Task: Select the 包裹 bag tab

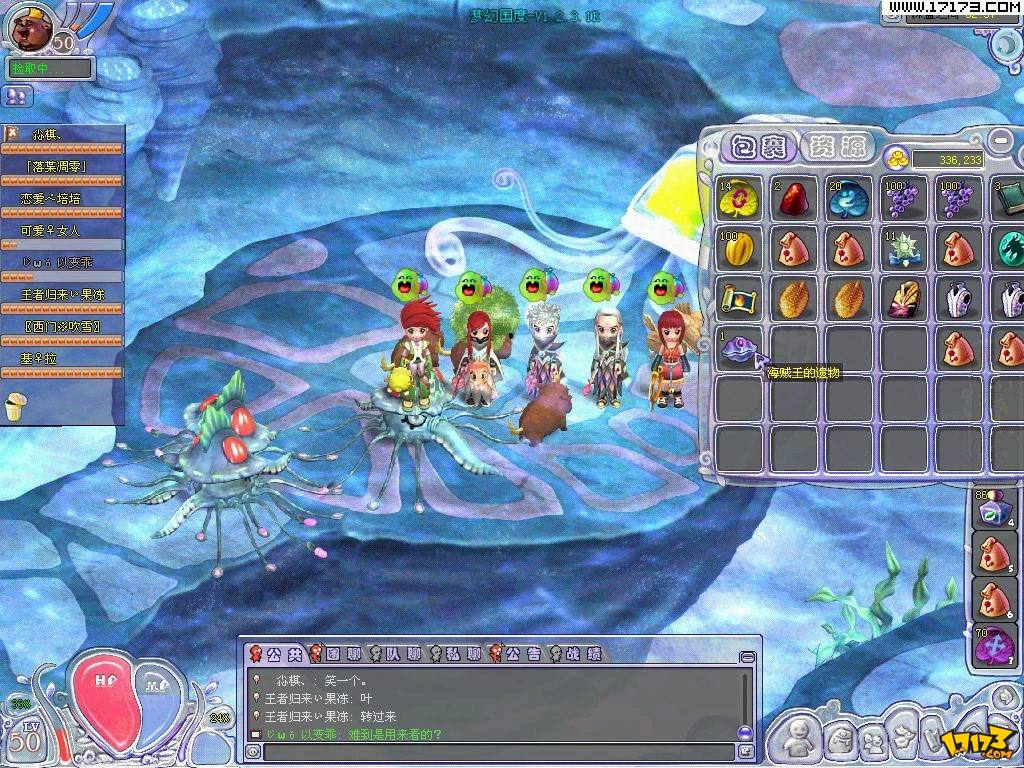Action: pyautogui.click(x=759, y=147)
